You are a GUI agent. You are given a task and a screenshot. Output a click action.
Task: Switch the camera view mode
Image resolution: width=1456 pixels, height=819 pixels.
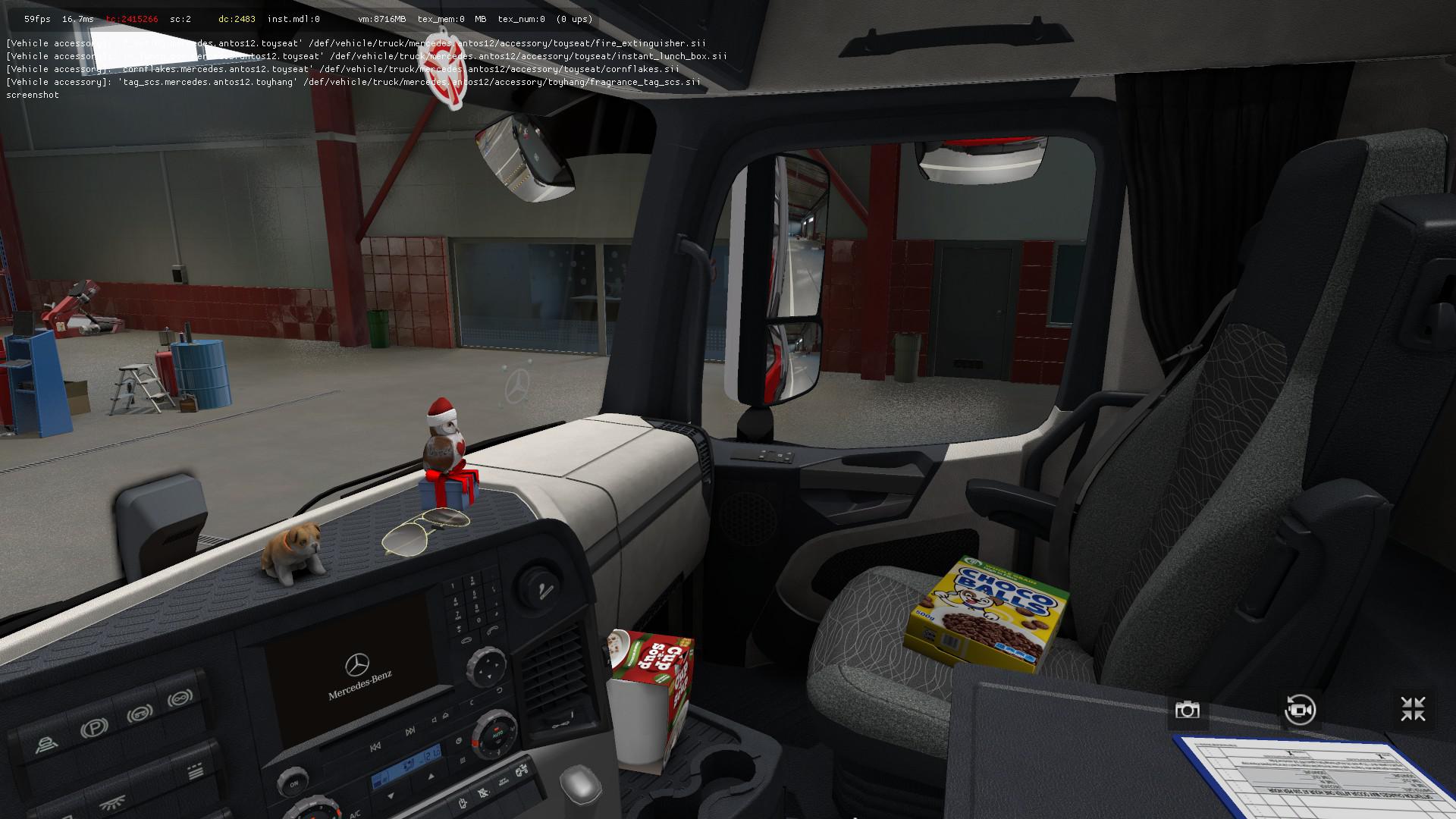click(x=1300, y=710)
